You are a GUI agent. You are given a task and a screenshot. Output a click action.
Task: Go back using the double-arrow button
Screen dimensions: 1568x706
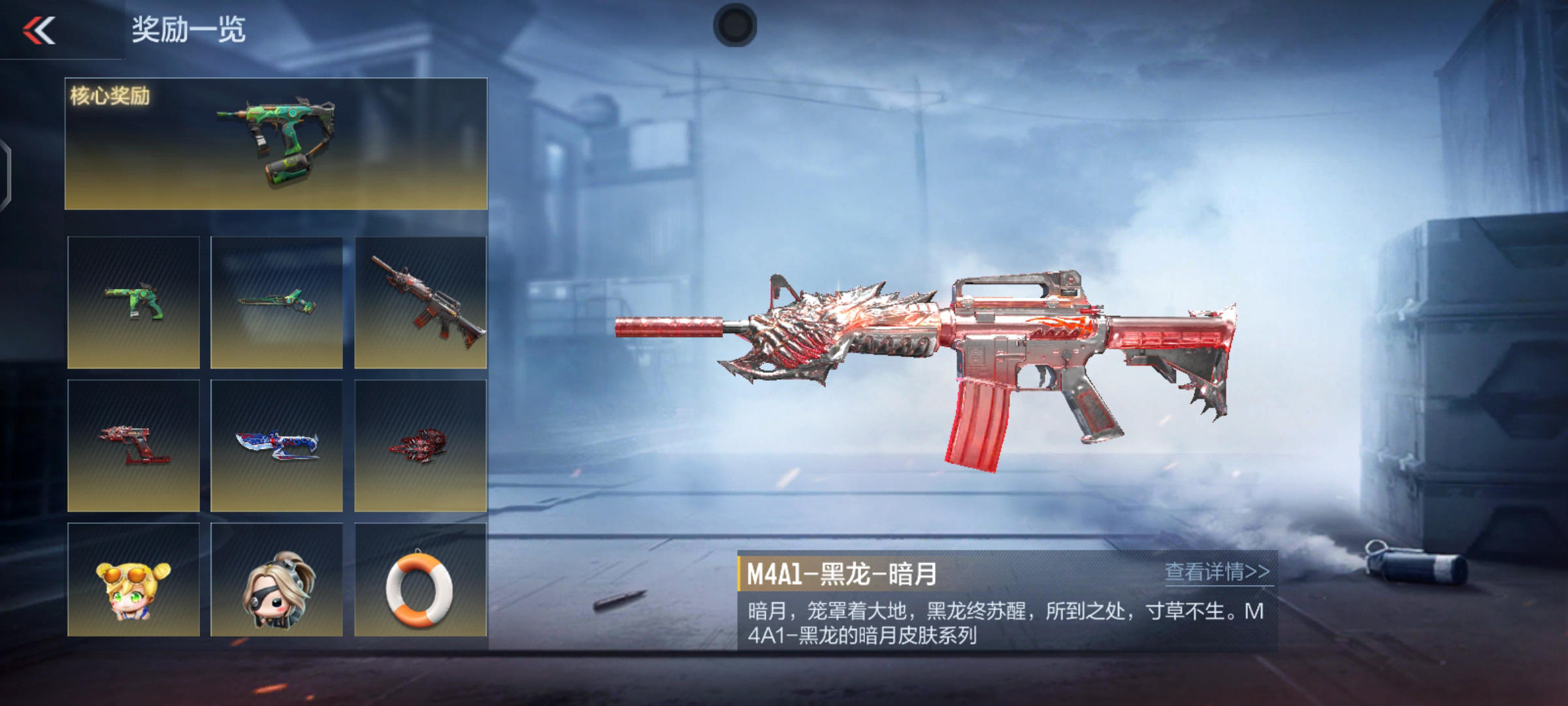pos(39,30)
